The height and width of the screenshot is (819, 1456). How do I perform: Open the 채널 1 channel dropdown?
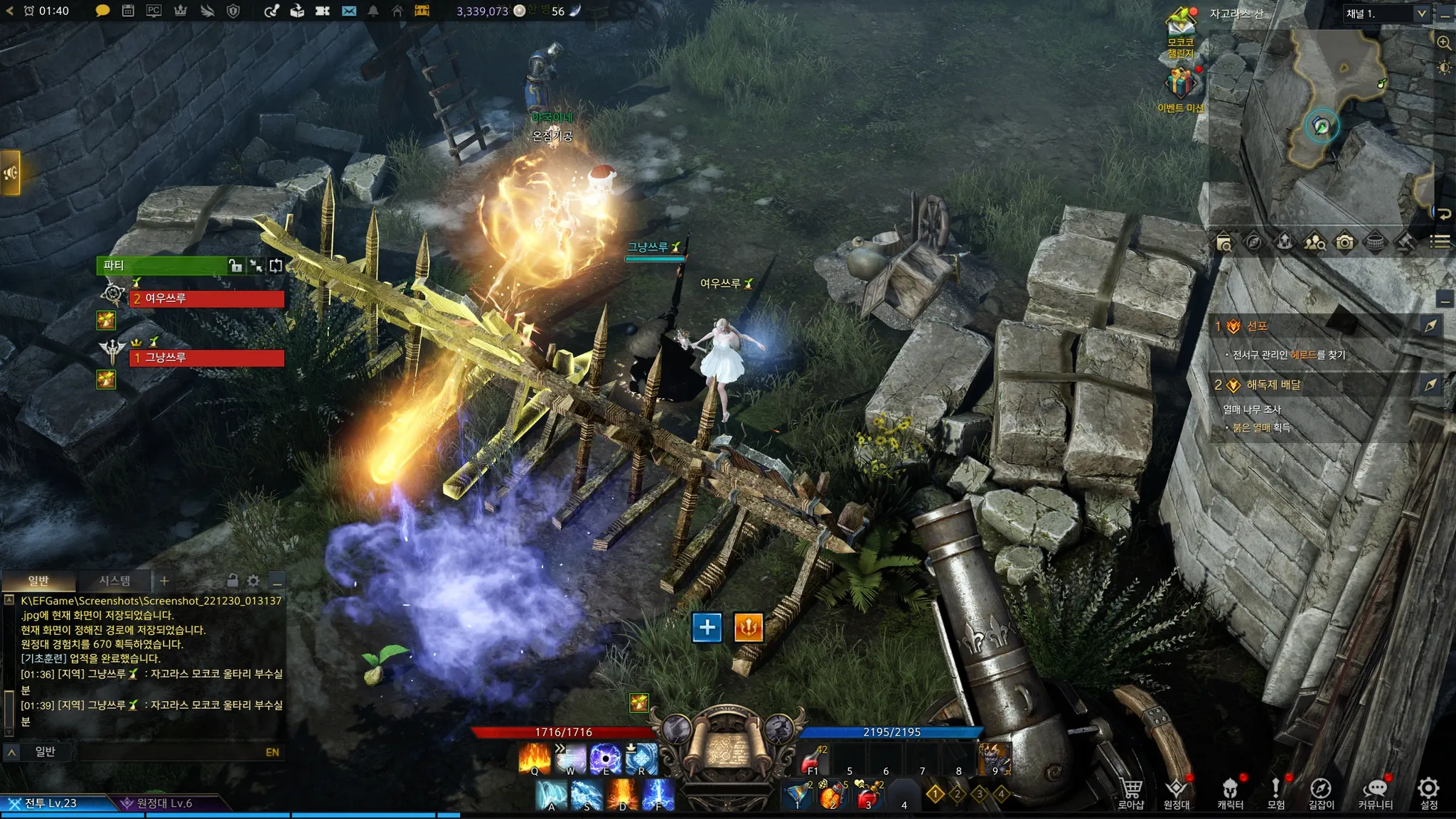coord(1386,14)
